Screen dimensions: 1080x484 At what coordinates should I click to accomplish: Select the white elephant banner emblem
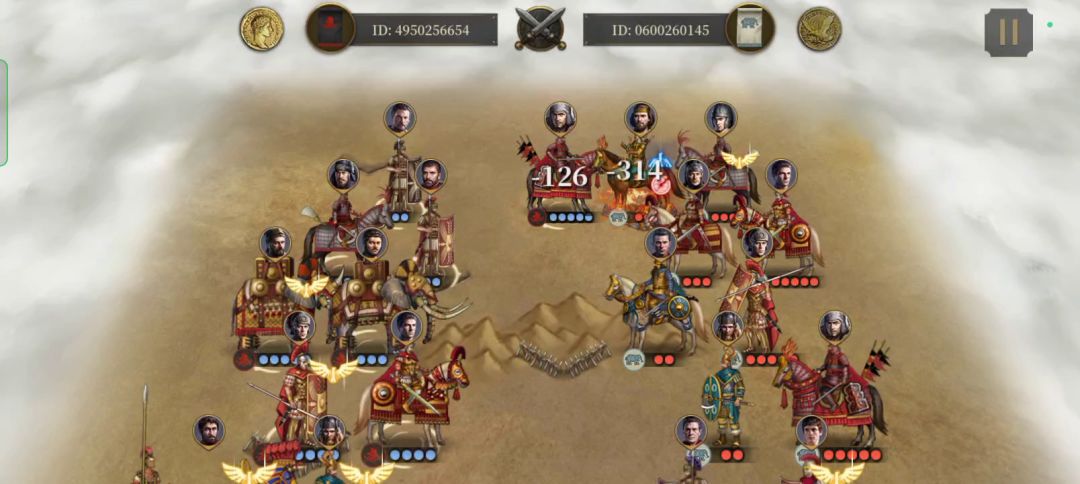pyautogui.click(x=751, y=28)
